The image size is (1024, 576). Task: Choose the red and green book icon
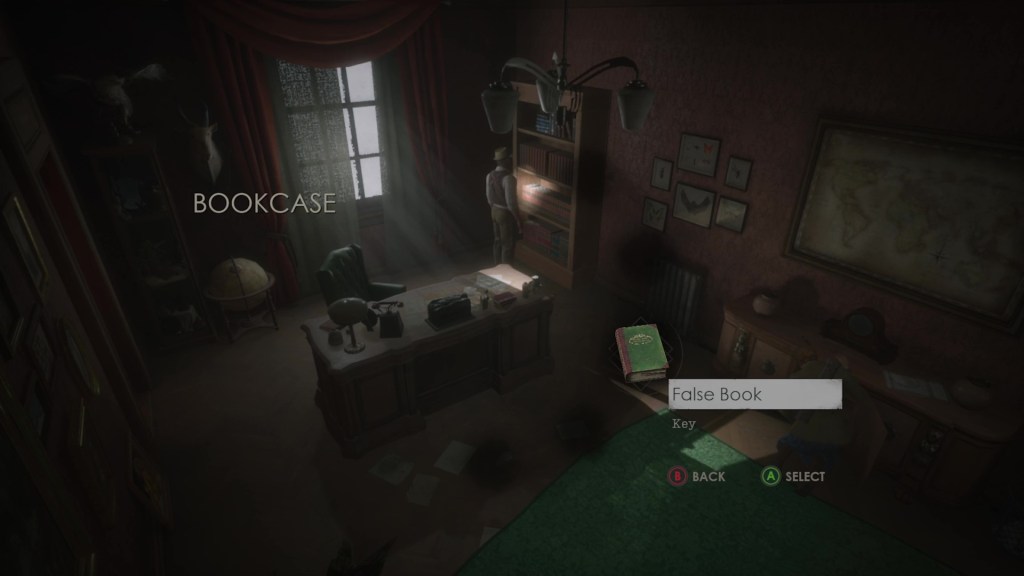pyautogui.click(x=641, y=353)
